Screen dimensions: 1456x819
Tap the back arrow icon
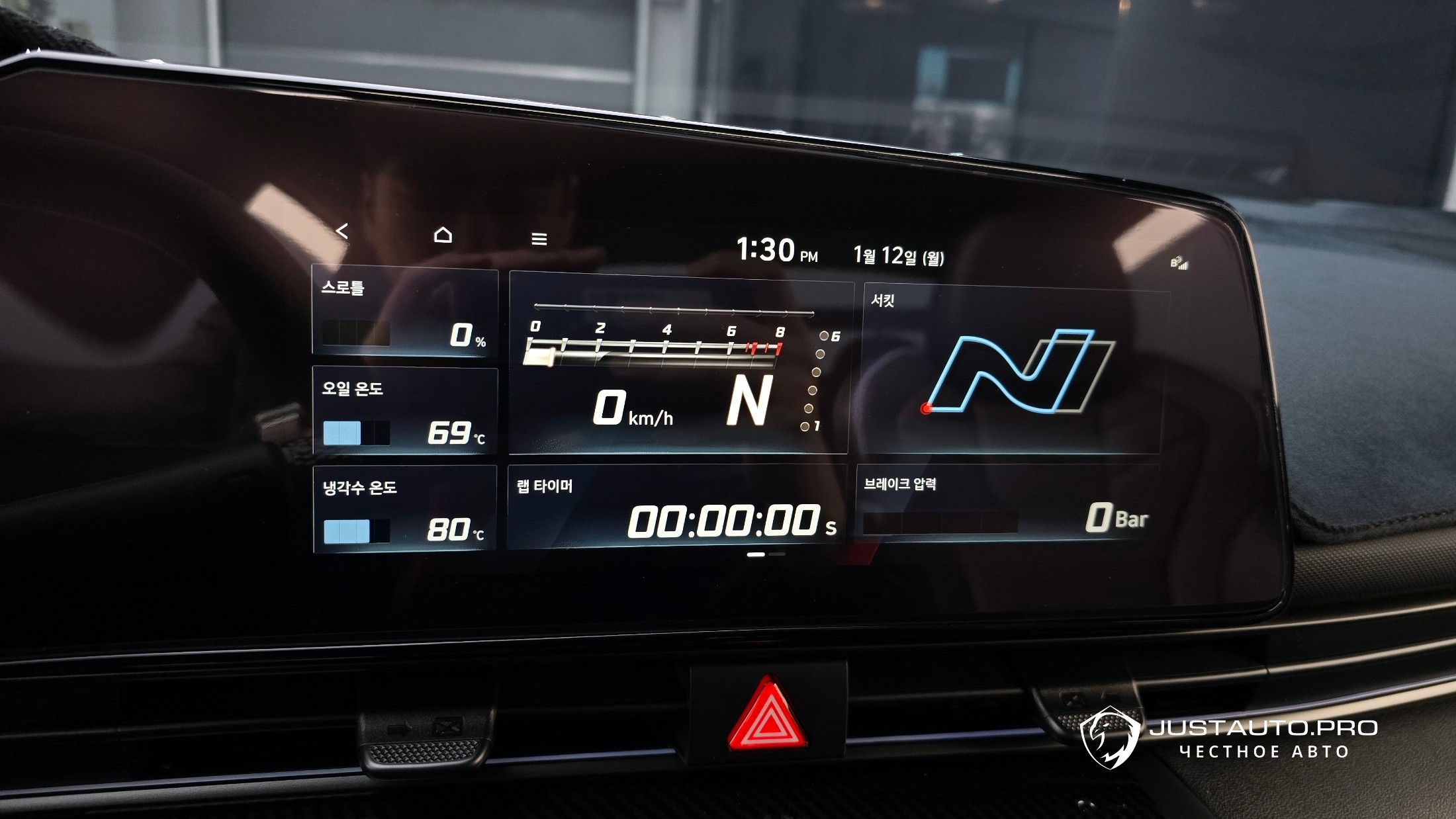(341, 231)
